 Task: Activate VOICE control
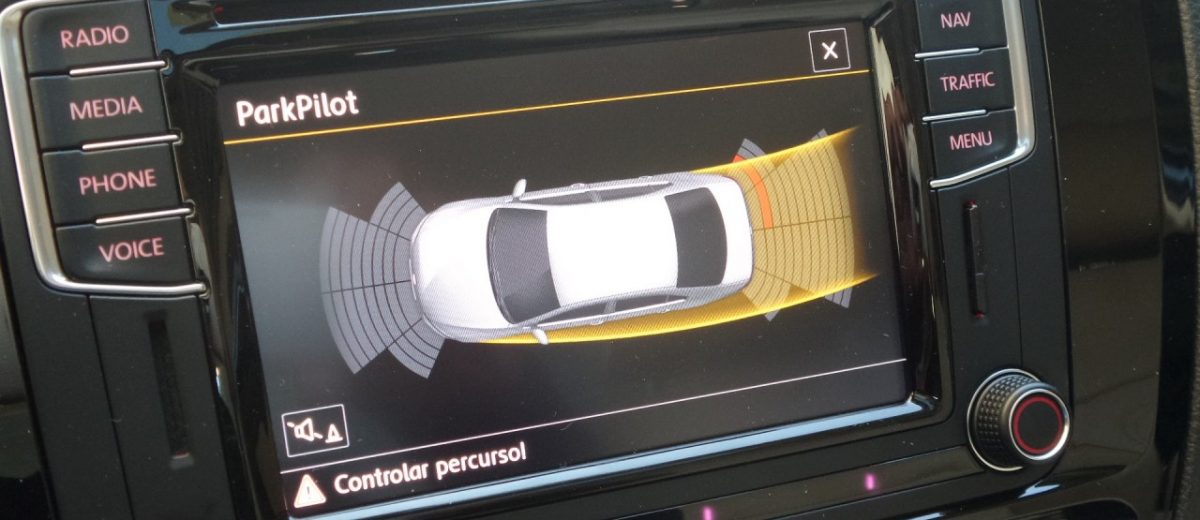coord(131,250)
